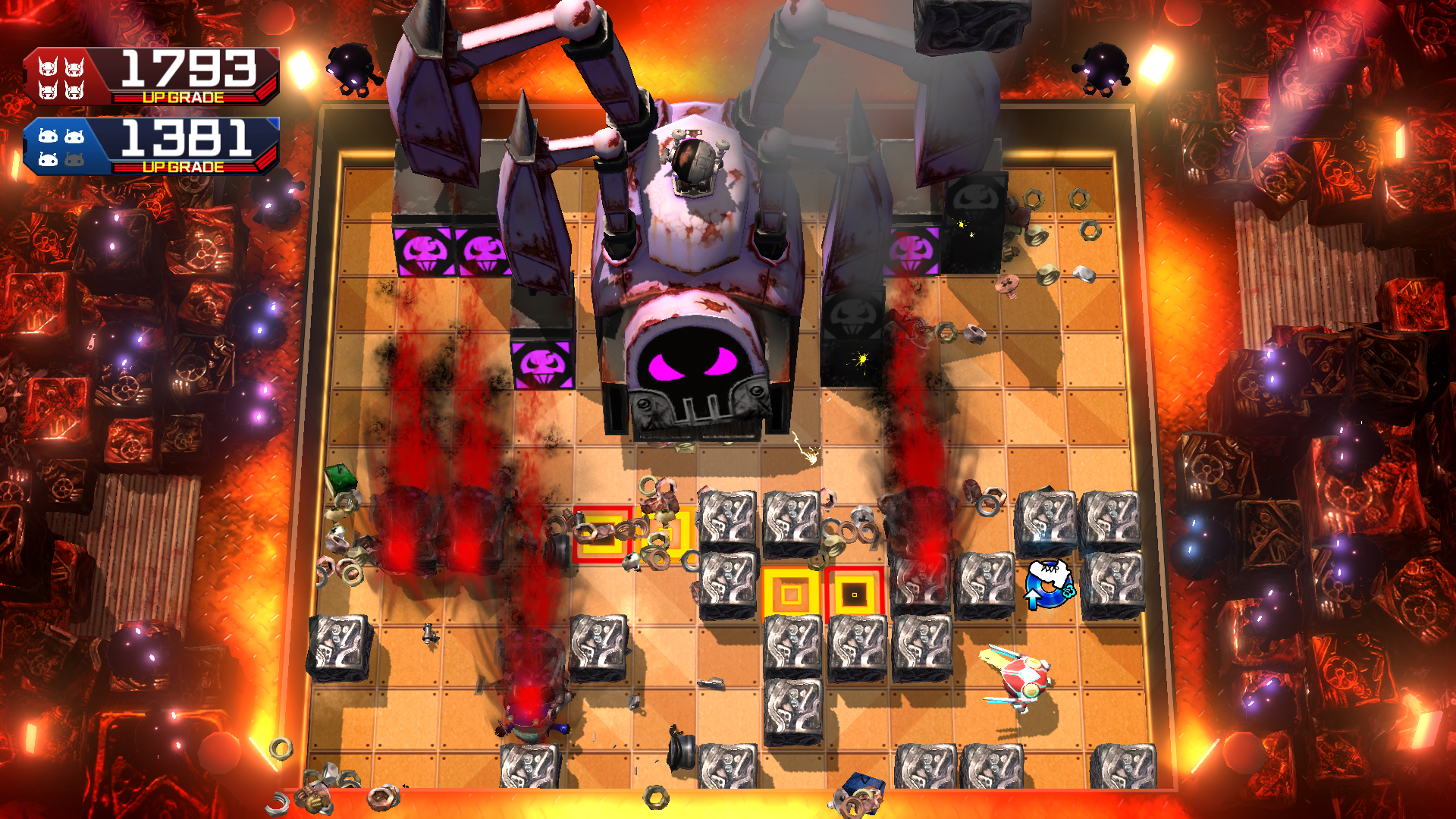Click the blue UPGRADE label

(x=182, y=165)
